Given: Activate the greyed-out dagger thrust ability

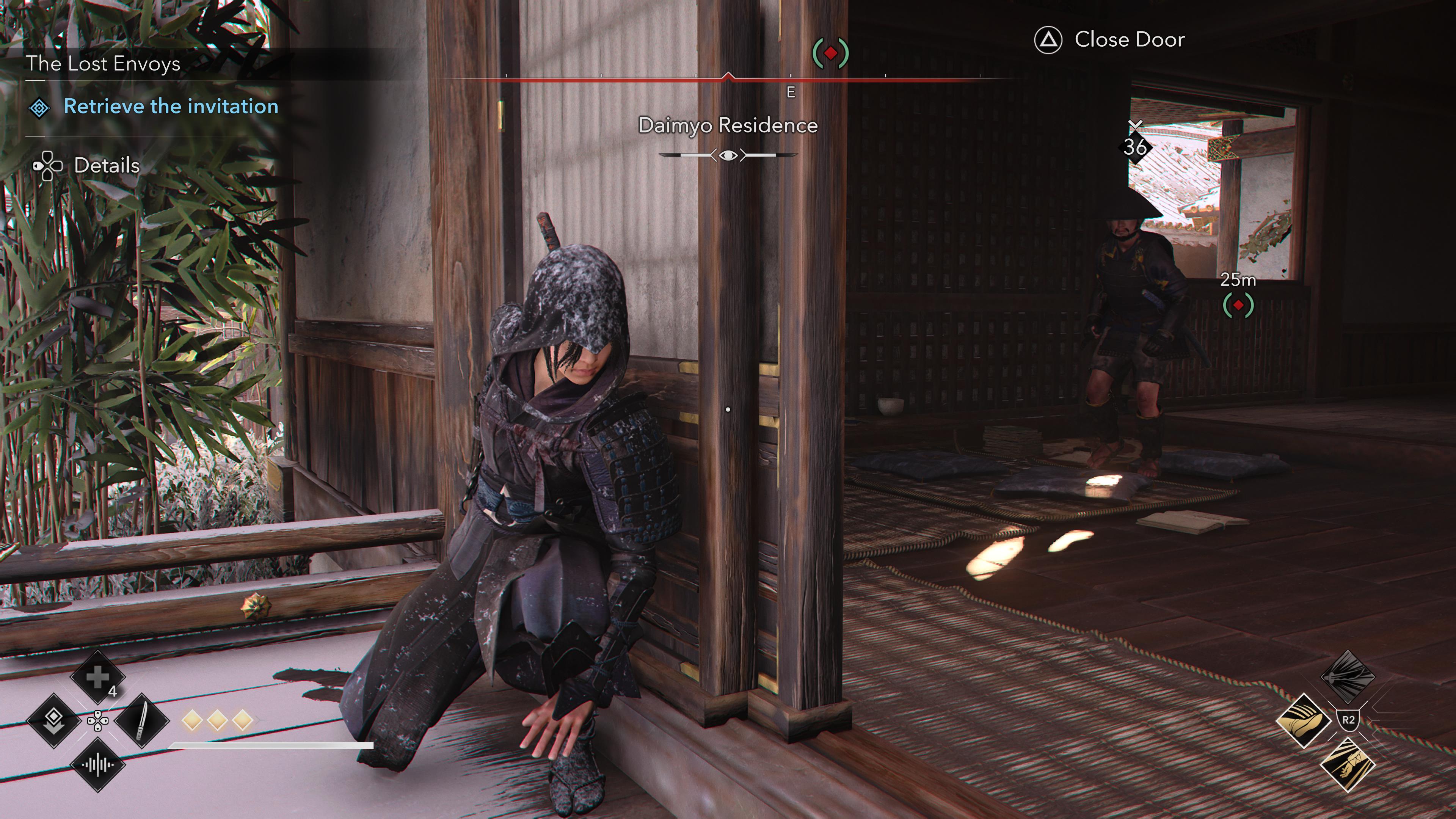Looking at the screenshot, I should (1348, 676).
